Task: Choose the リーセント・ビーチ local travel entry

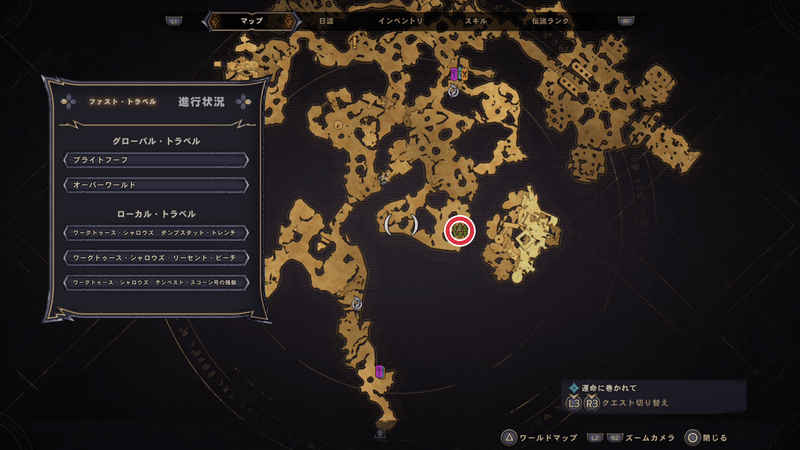Action: (x=155, y=258)
